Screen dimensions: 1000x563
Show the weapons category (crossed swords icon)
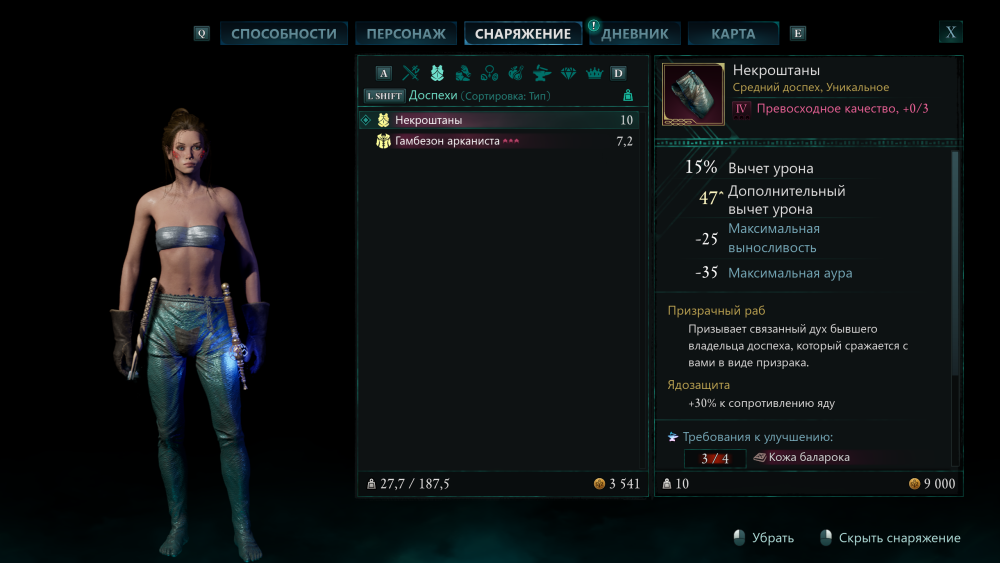[410, 73]
